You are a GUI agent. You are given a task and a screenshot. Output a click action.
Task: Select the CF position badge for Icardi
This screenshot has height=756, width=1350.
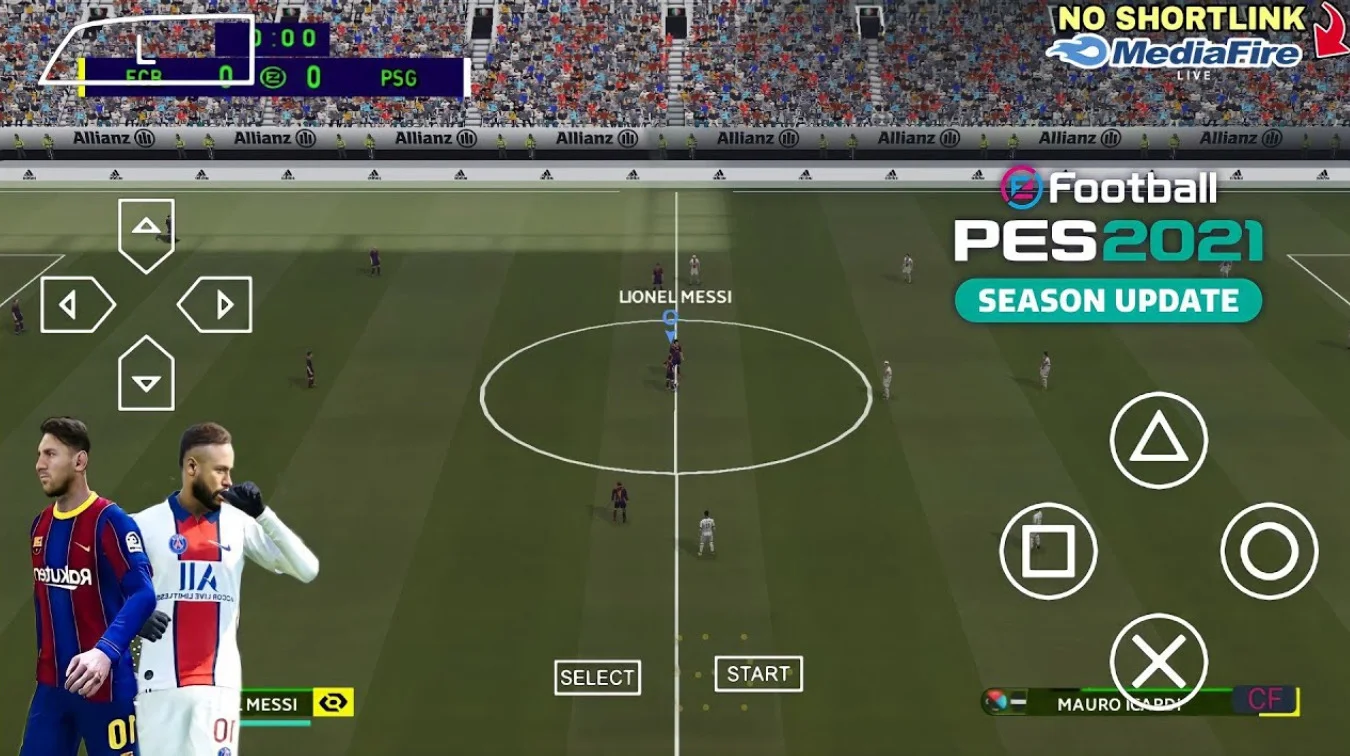point(1265,700)
